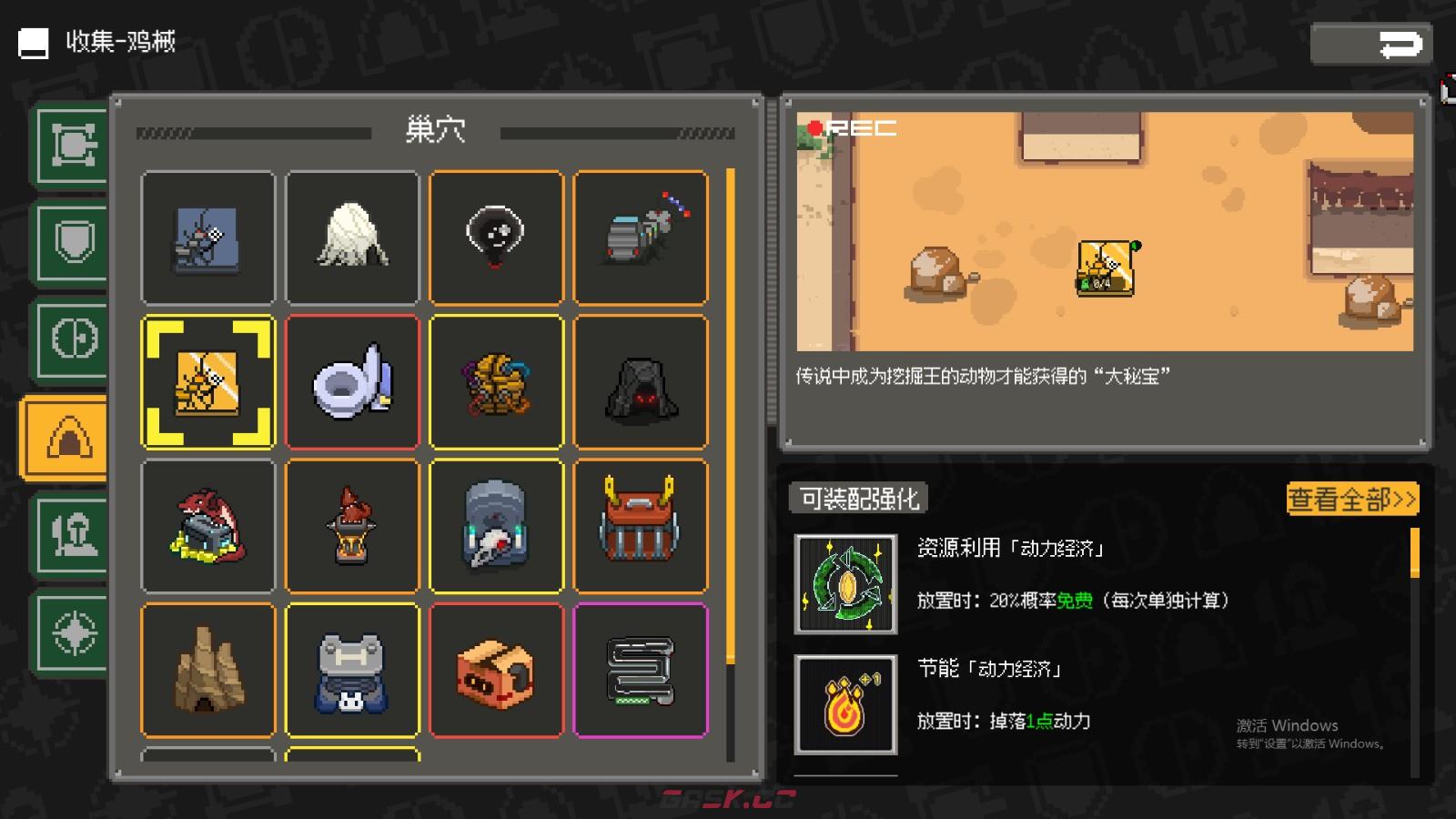Select the white ring collectible item
The image size is (1456, 819).
click(352, 381)
